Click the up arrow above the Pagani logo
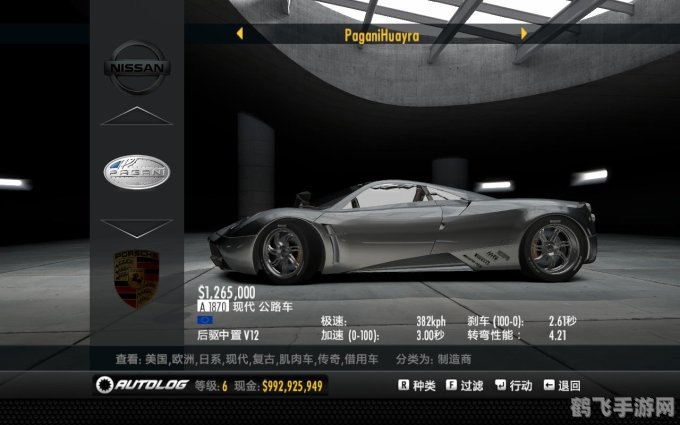Screen dimensions: 680x425 click(137, 116)
